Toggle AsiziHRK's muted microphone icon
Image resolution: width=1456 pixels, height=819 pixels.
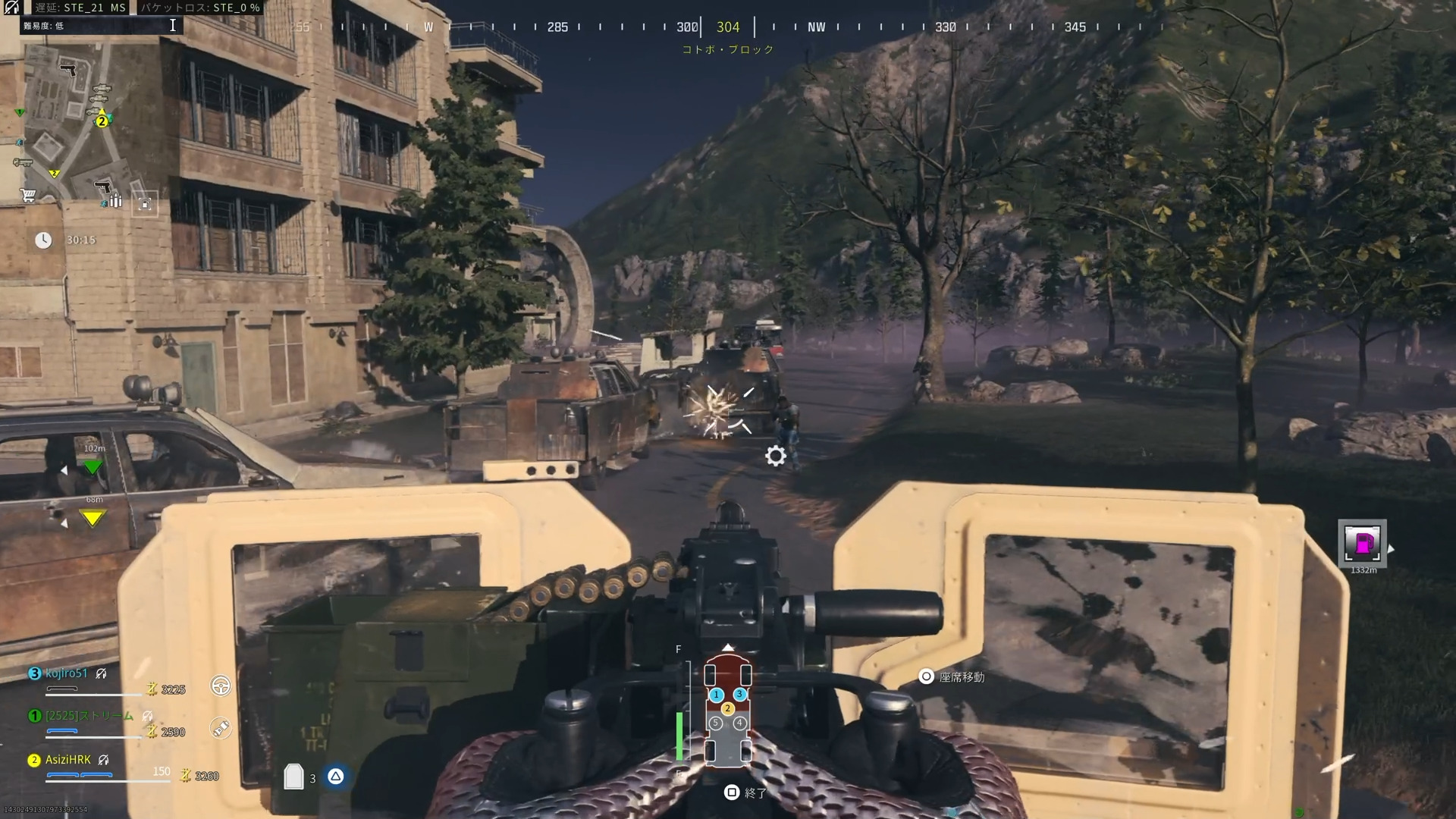tap(103, 761)
